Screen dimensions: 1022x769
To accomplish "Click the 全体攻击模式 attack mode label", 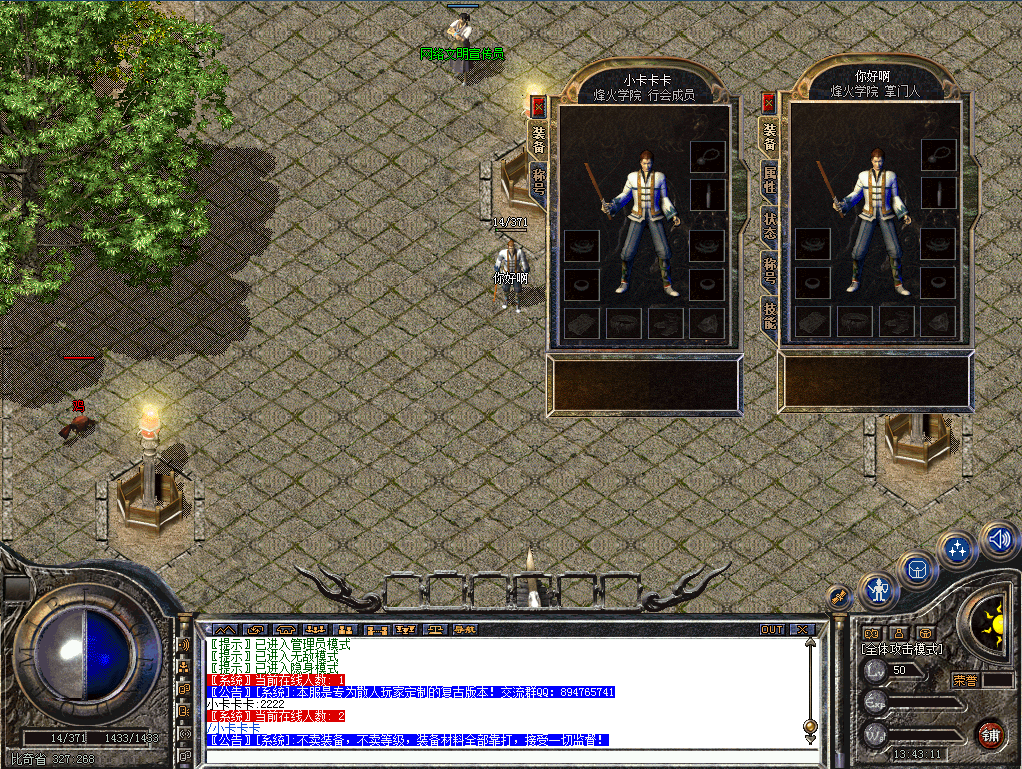I will click(x=902, y=649).
